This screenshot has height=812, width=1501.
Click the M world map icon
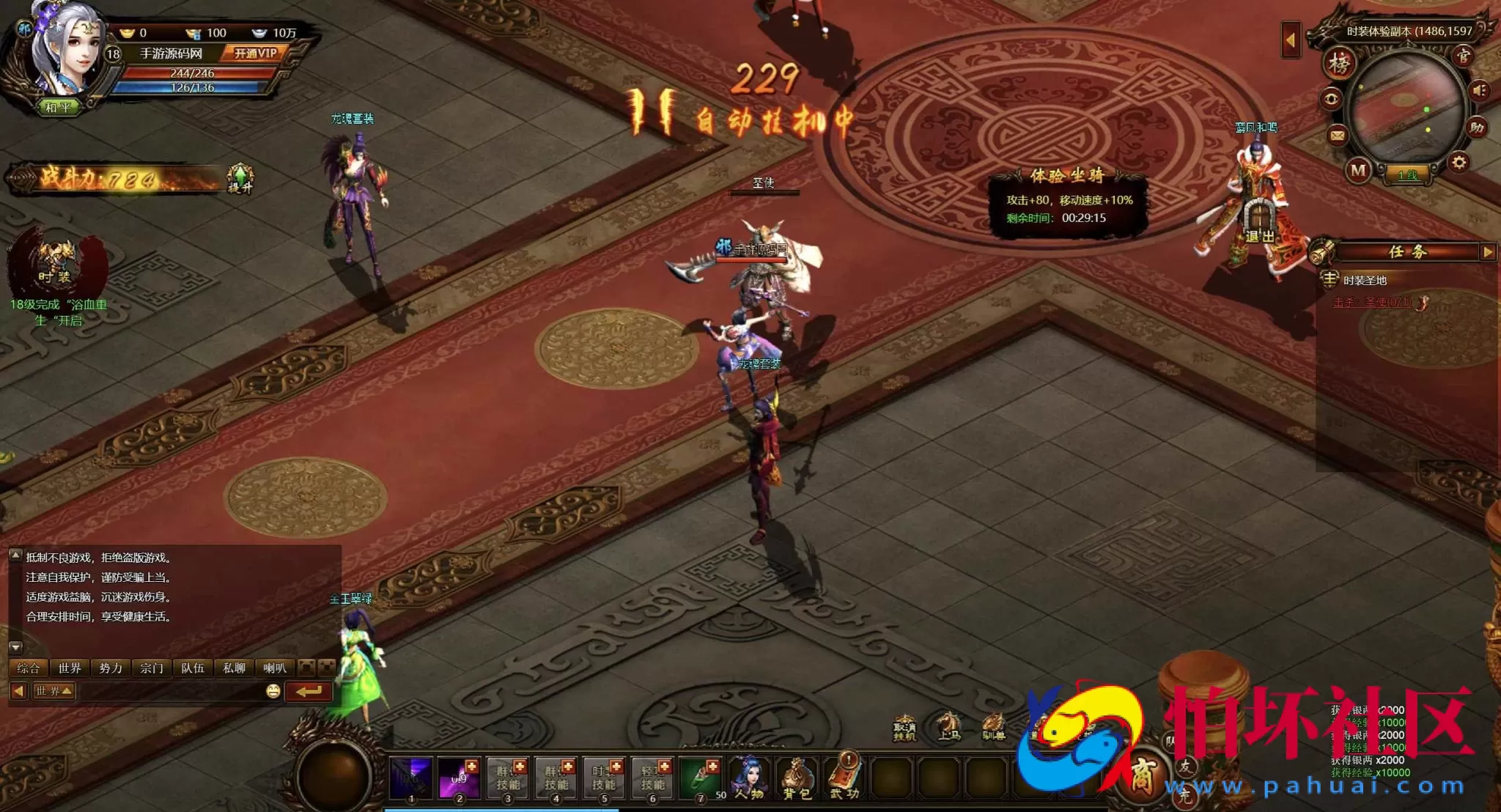[1359, 169]
